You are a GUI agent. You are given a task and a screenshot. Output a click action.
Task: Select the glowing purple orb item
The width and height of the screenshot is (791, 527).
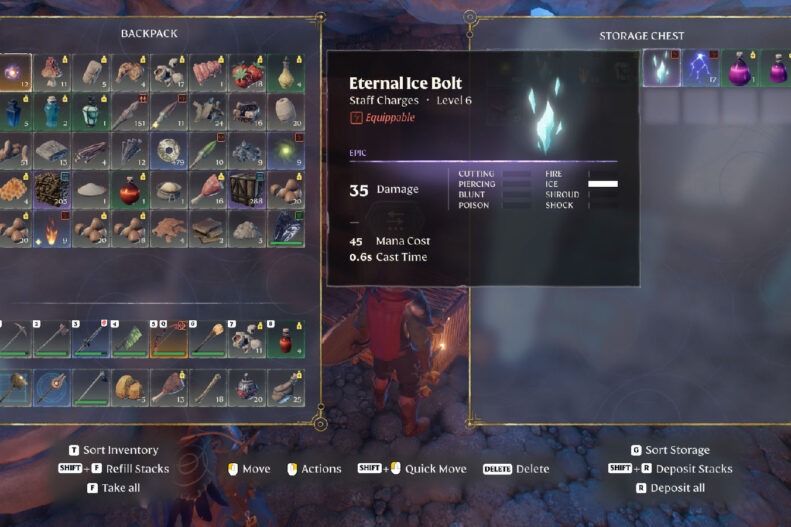click(x=13, y=72)
